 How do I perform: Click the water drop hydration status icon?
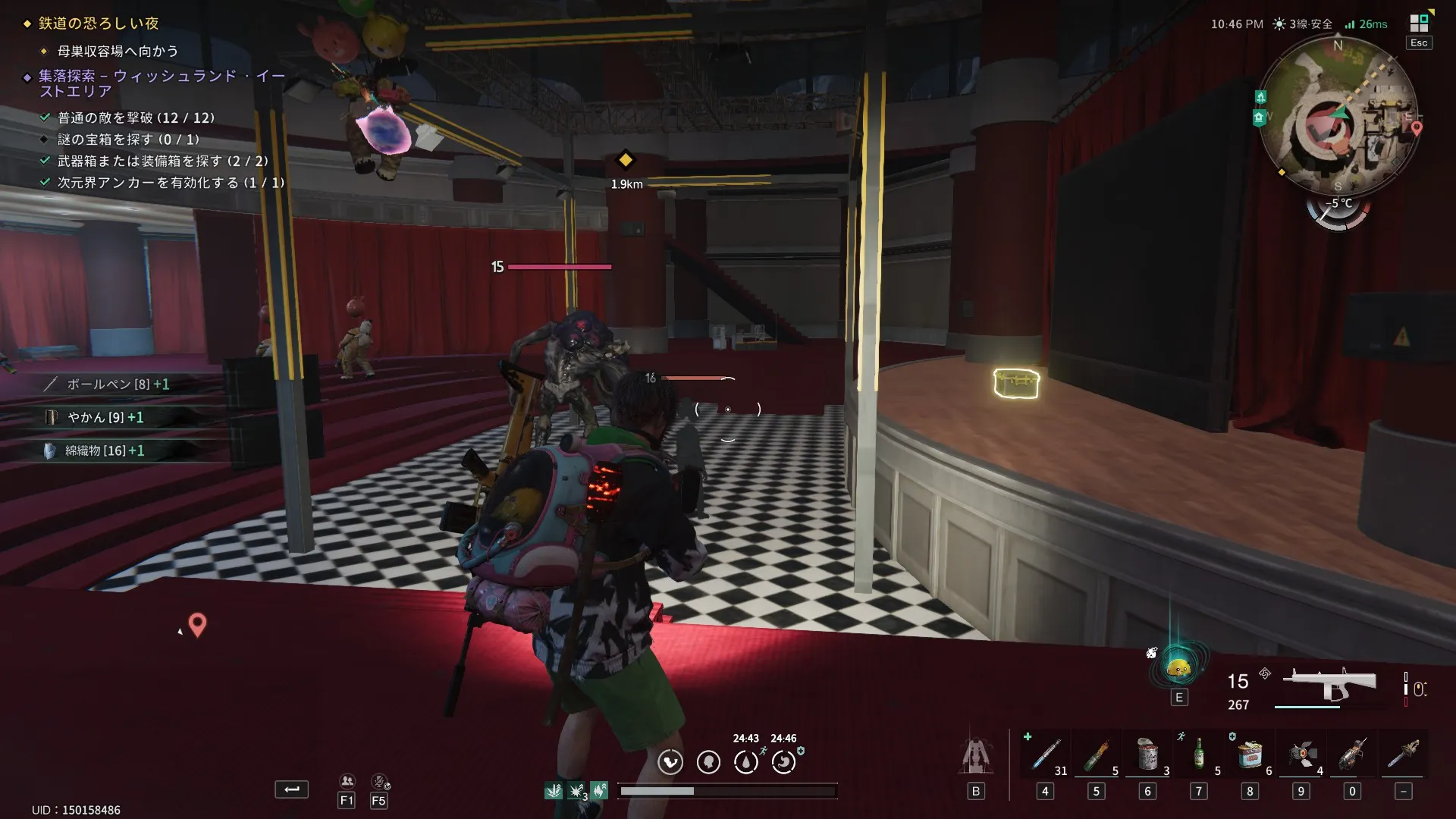click(746, 761)
